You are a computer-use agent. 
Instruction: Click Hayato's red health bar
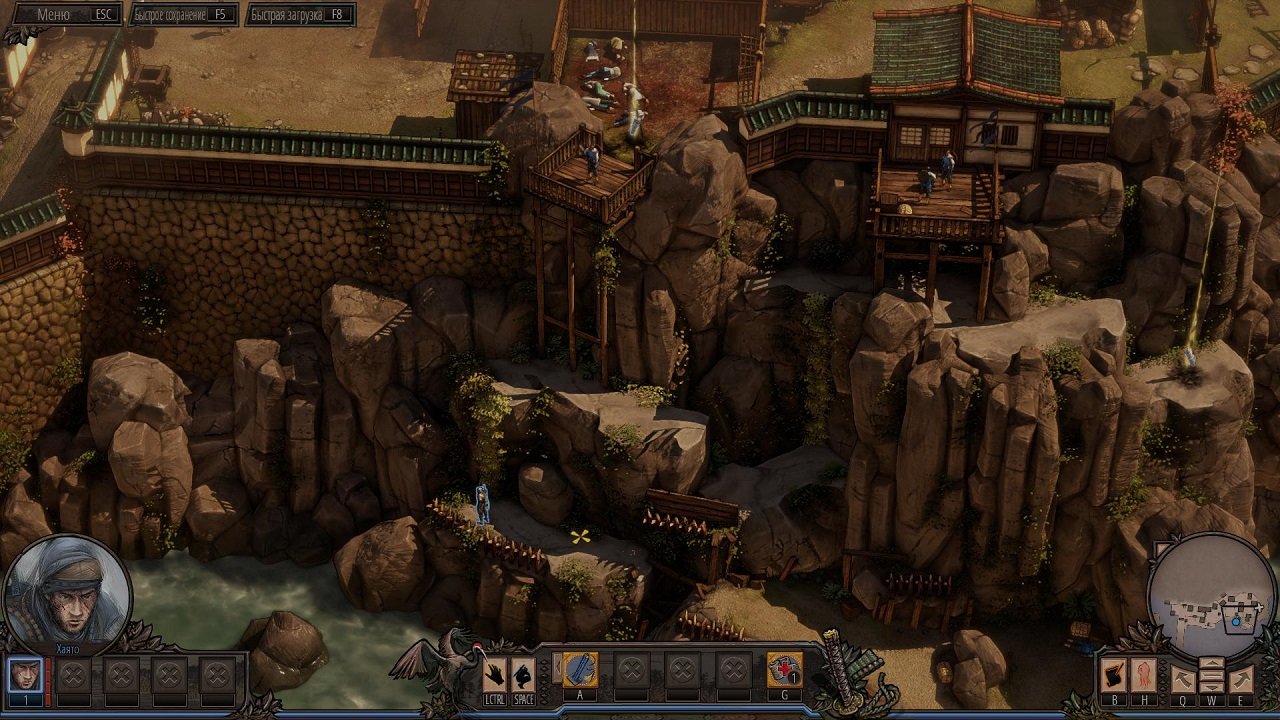coord(47,680)
